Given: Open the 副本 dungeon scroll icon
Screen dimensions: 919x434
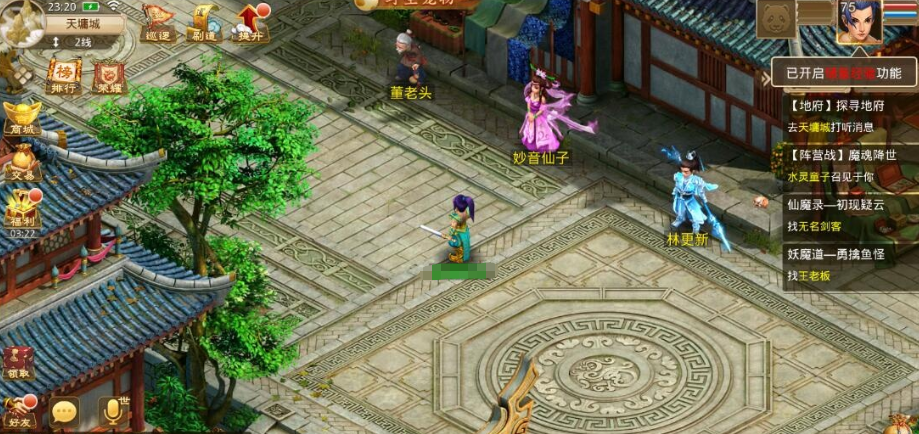Looking at the screenshot, I should tap(204, 22).
